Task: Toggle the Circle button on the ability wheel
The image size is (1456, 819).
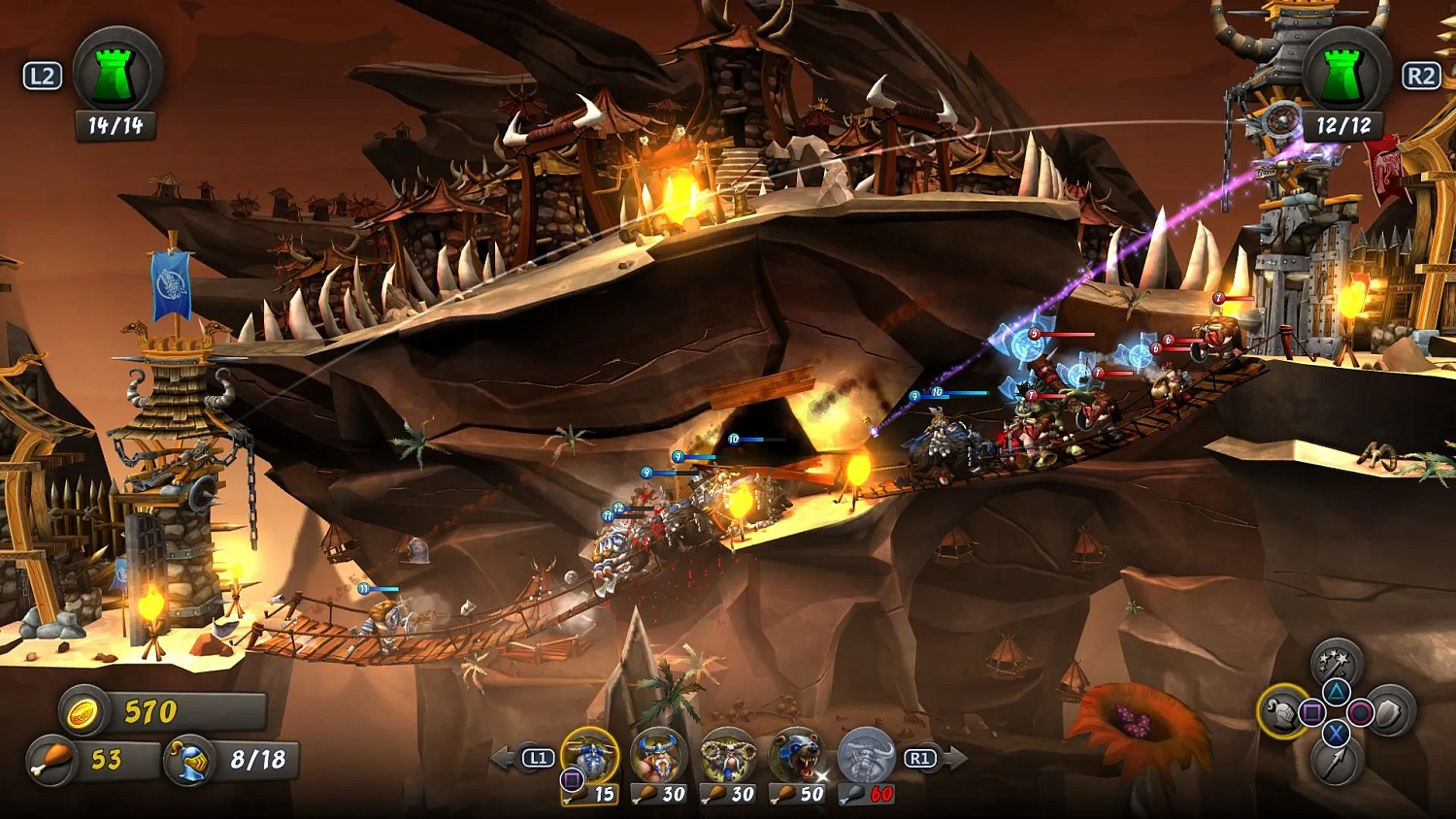Action: click(1360, 711)
